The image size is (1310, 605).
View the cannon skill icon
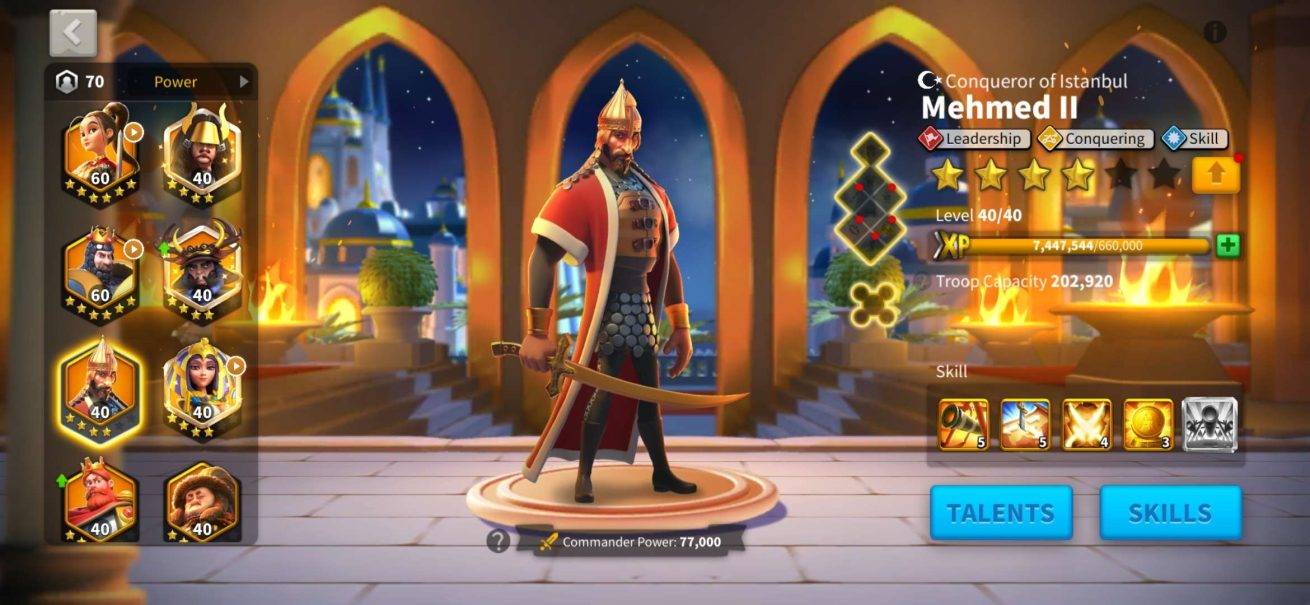[x=964, y=424]
